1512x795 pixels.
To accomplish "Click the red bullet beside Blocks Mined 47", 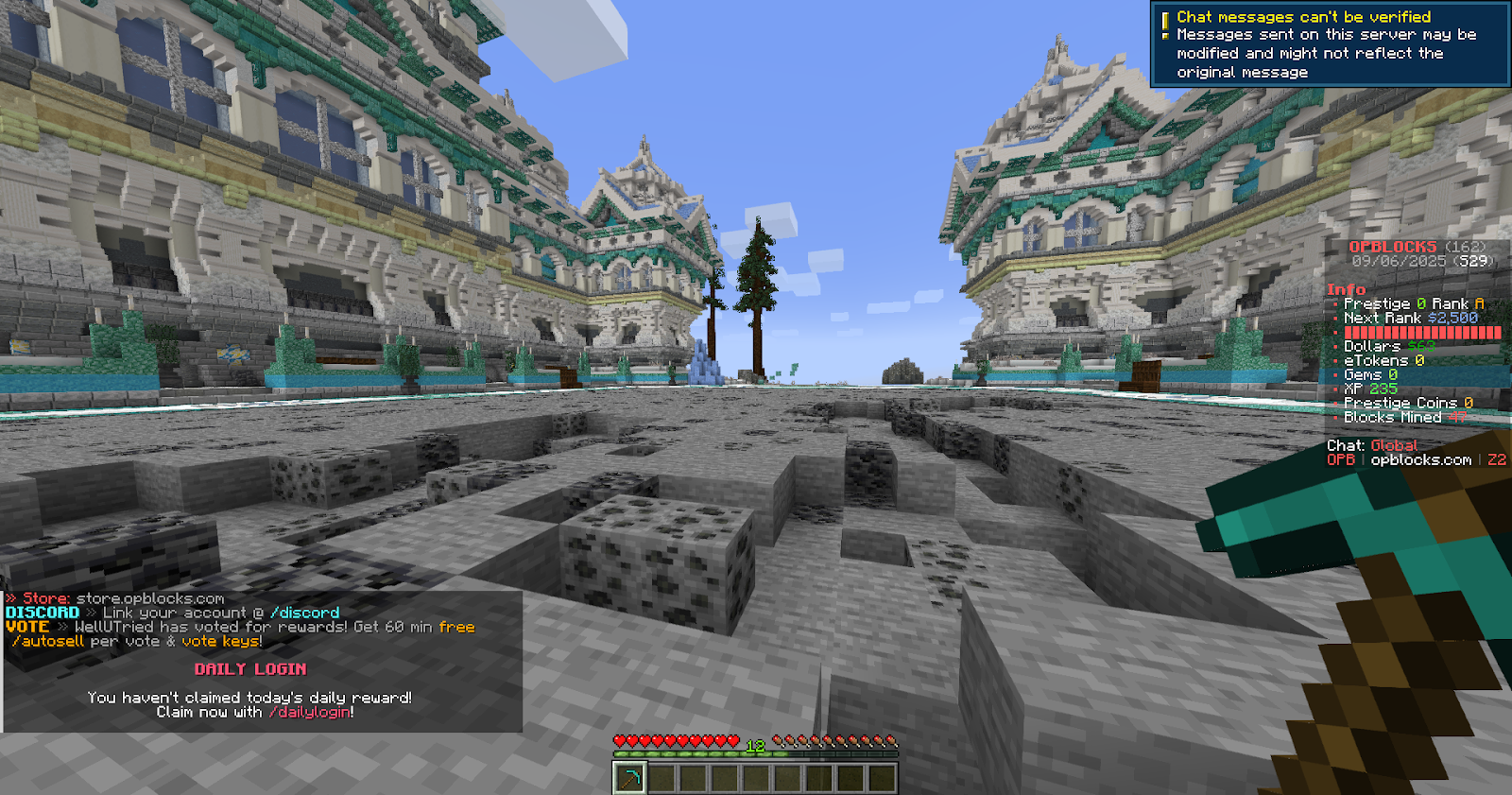I will click(1337, 417).
